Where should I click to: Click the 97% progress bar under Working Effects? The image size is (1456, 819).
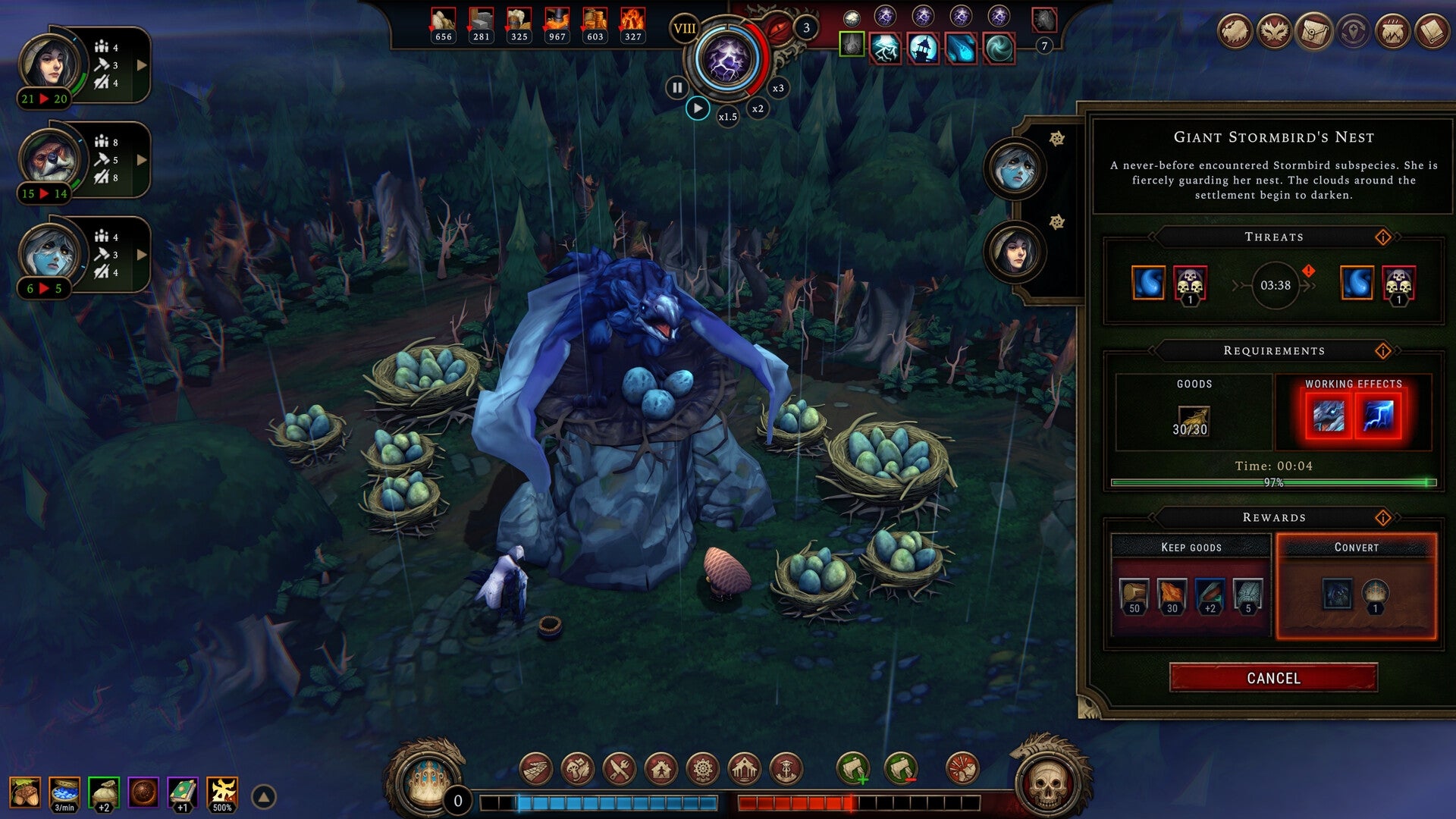tap(1272, 481)
